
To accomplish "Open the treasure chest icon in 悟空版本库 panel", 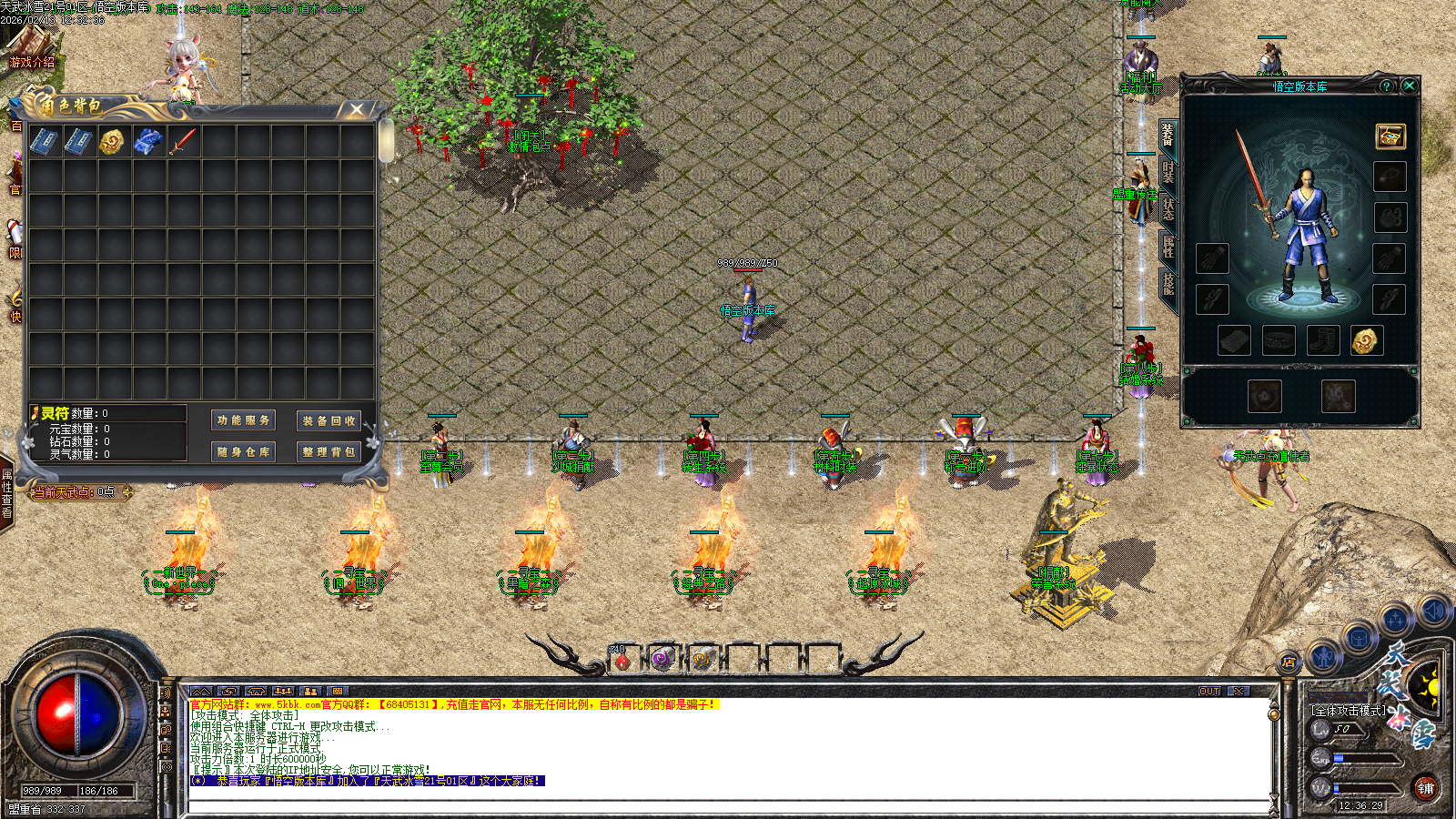I will coord(1390,137).
